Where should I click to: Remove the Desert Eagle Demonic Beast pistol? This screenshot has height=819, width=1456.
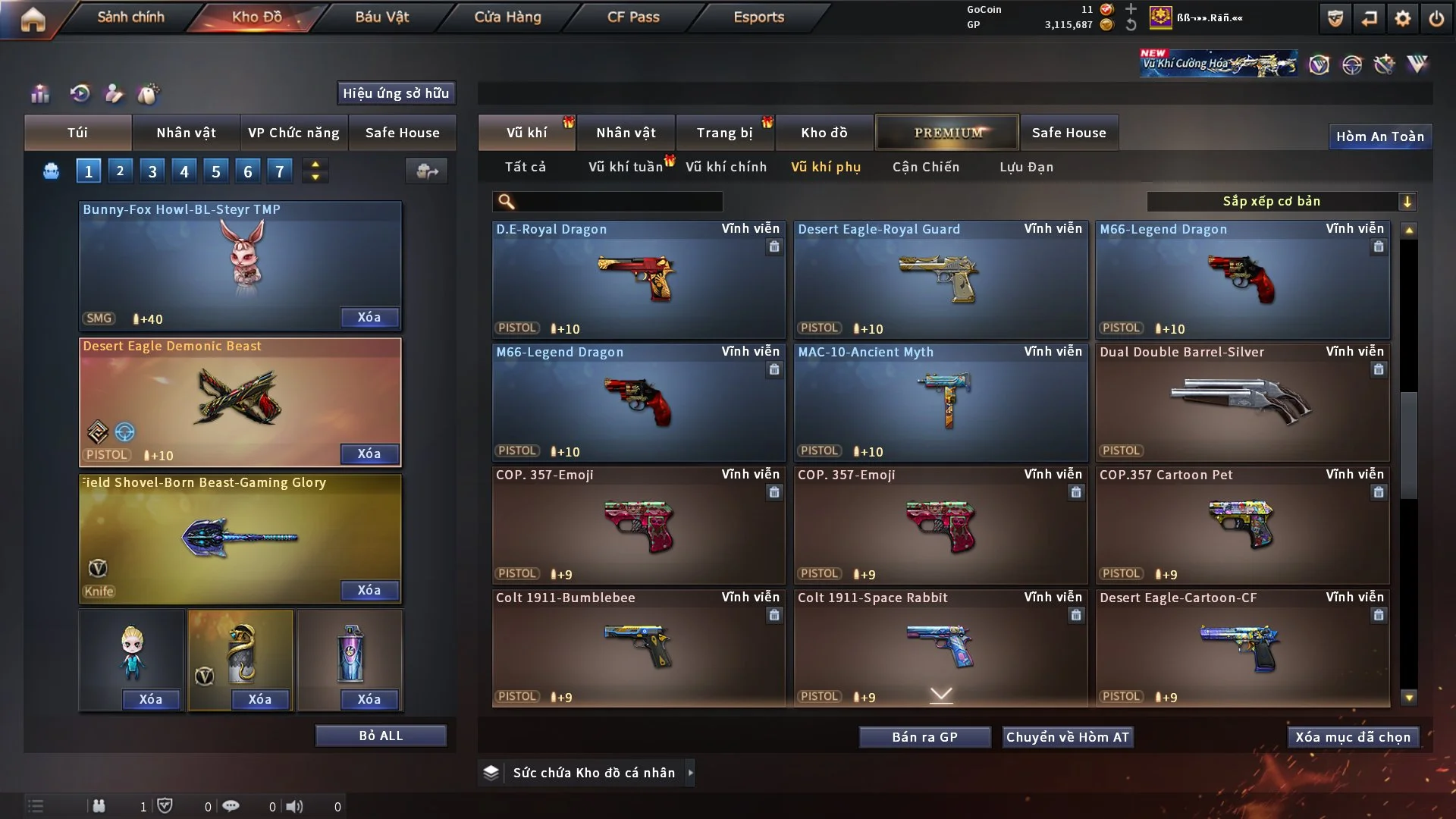pyautogui.click(x=369, y=453)
